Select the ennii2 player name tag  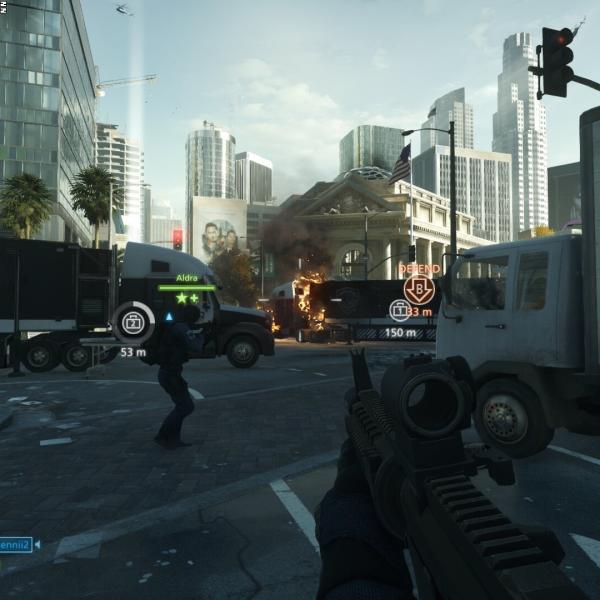(16, 545)
